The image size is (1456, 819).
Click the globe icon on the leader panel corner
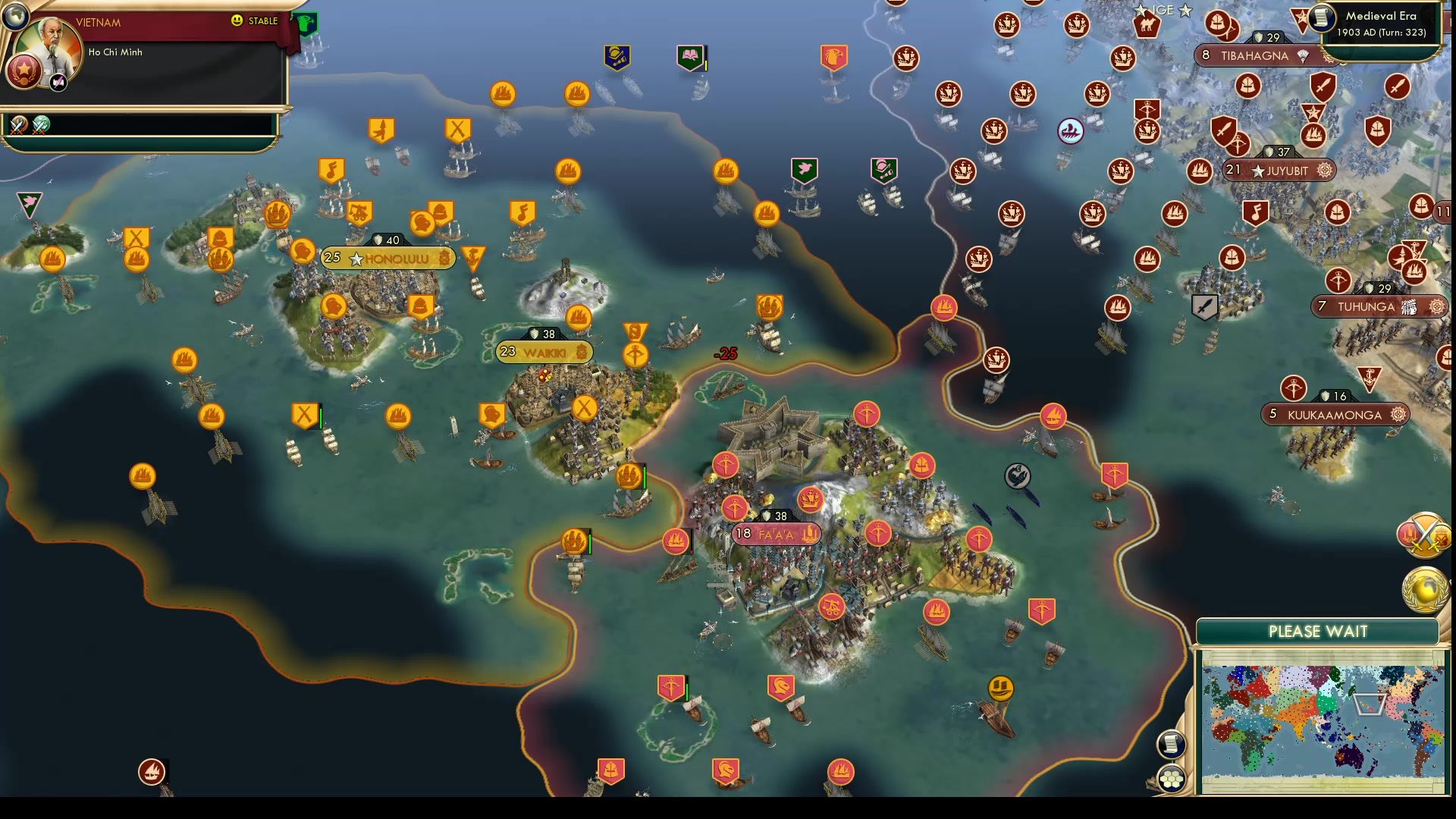pyautogui.click(x=13, y=15)
